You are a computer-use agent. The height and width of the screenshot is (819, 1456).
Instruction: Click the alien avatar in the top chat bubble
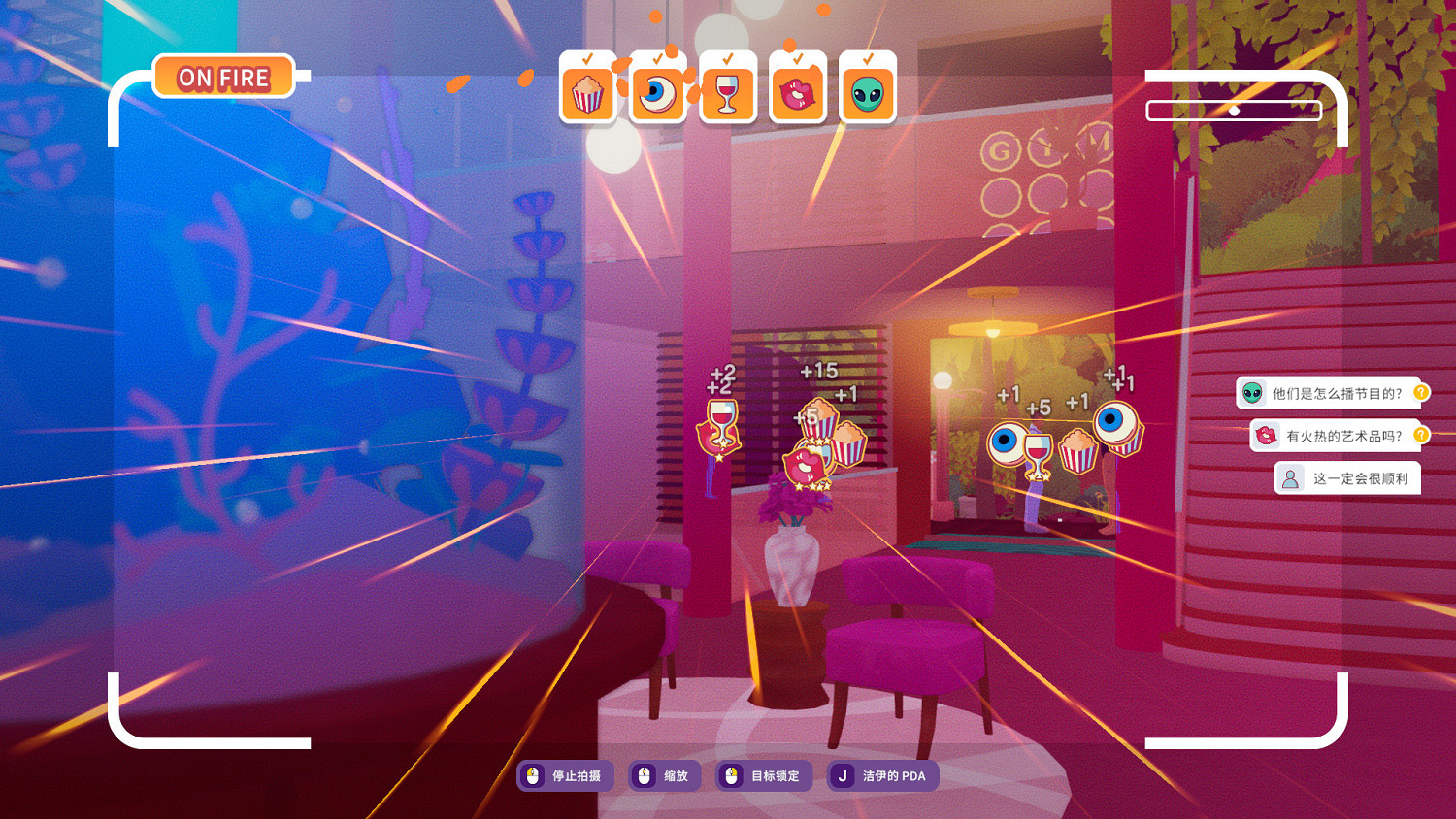[x=1250, y=392]
